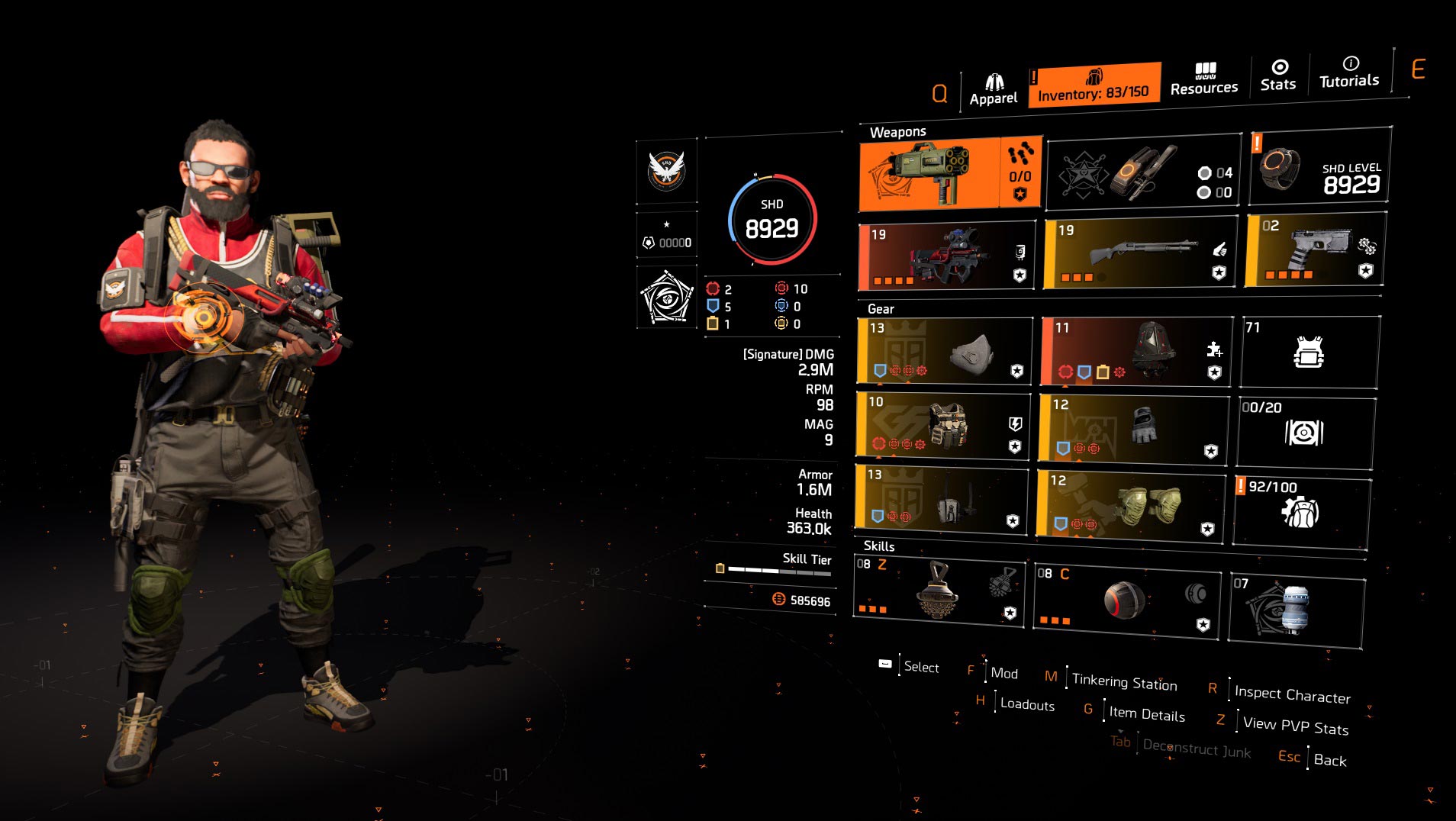Select the signature grenade launcher weapon slot
The image size is (1456, 821).
click(929, 173)
